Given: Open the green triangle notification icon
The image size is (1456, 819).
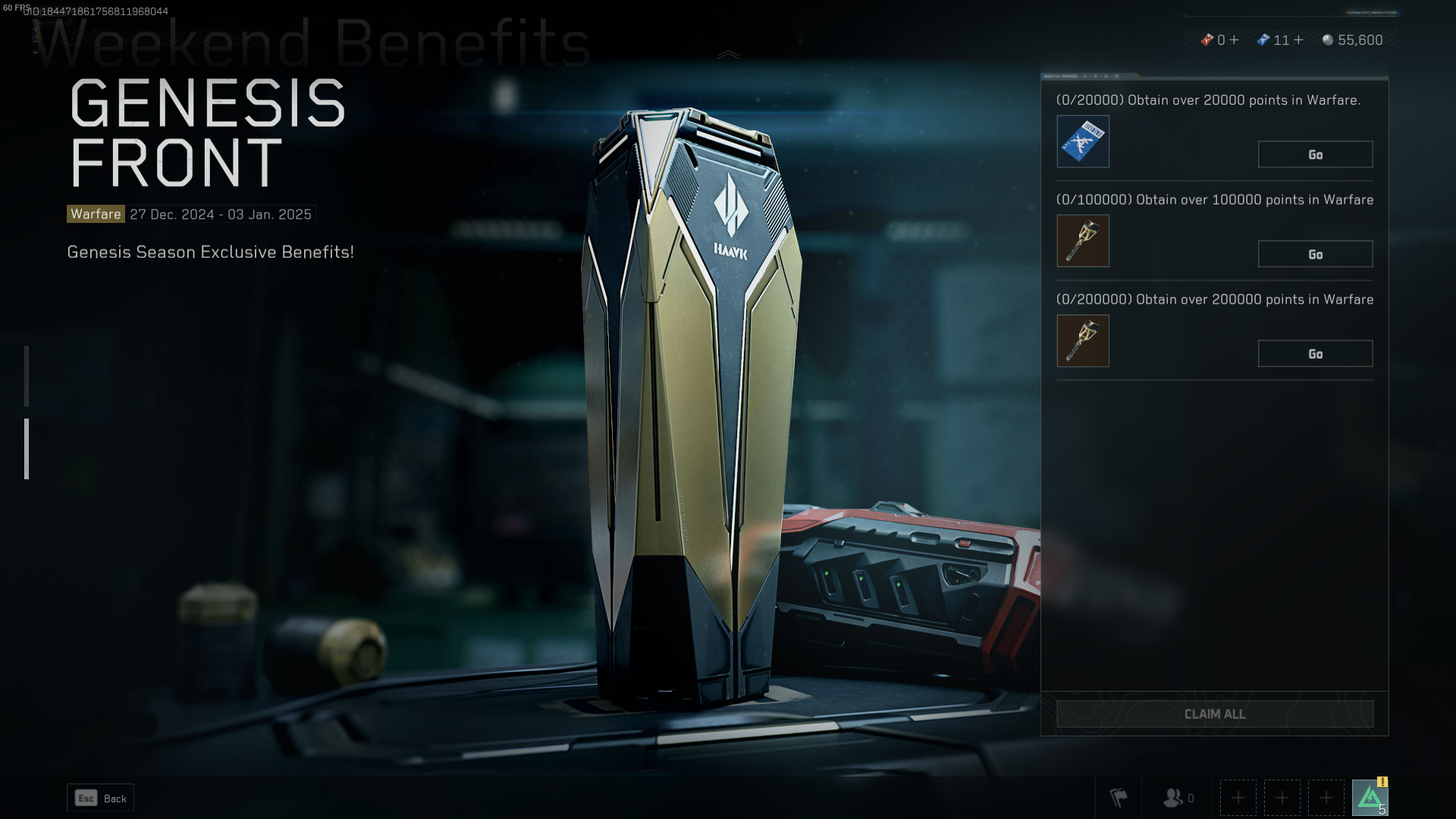Looking at the screenshot, I should click(1370, 798).
